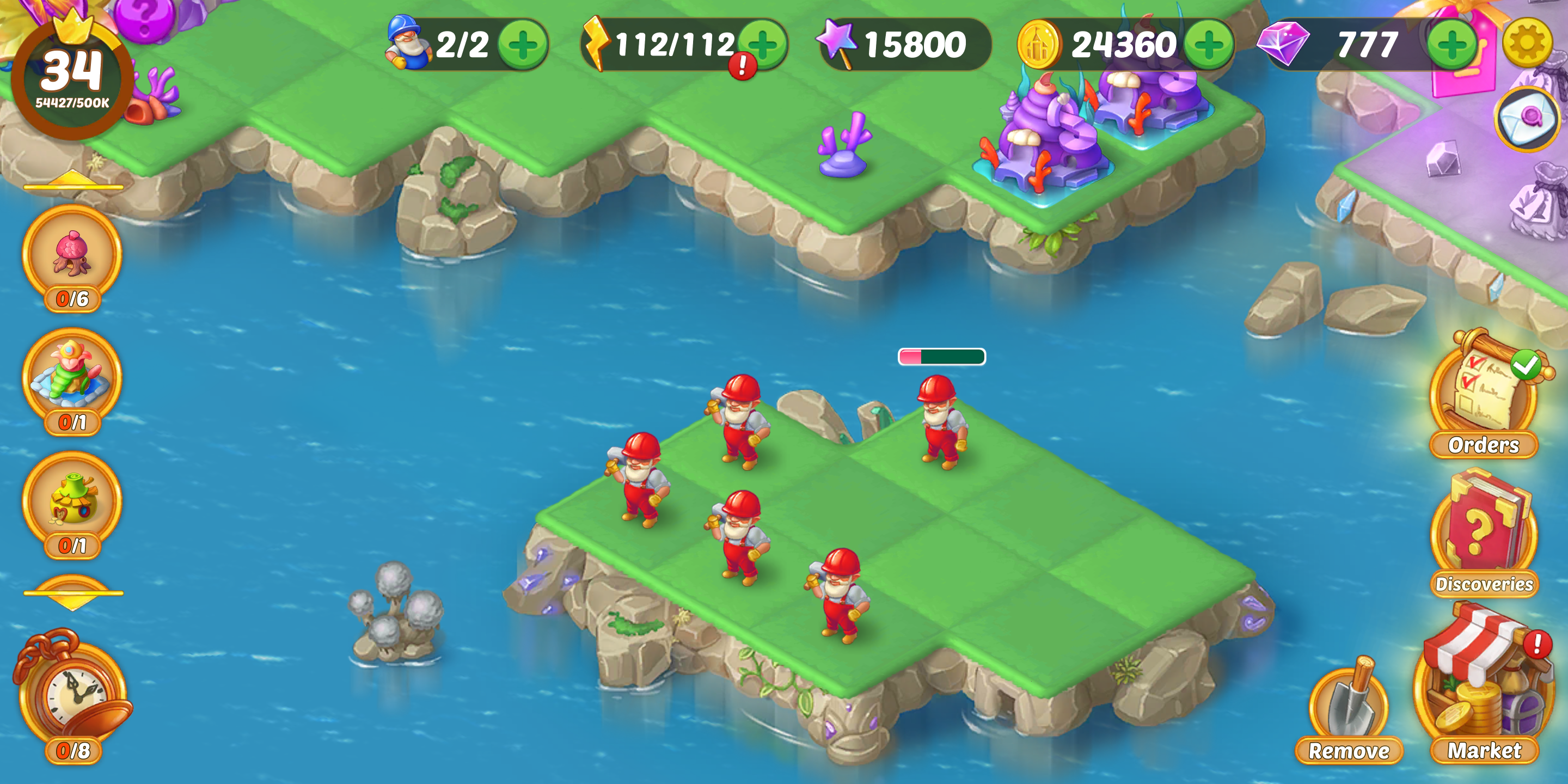The image size is (1568, 784).
Task: Buy more gold coins with the plus
Action: pos(1209,45)
